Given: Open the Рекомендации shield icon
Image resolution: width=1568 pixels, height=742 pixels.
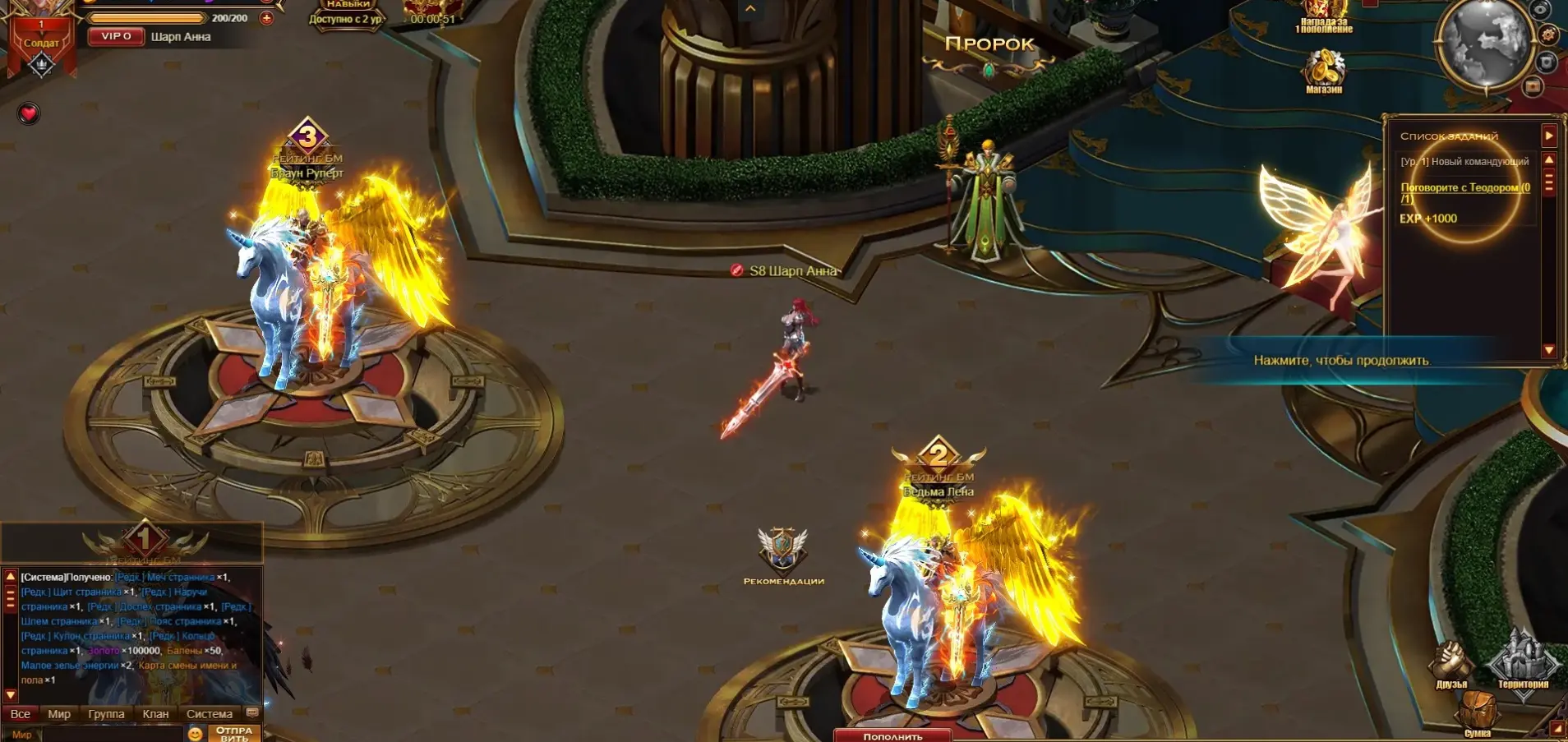Looking at the screenshot, I should click(782, 554).
